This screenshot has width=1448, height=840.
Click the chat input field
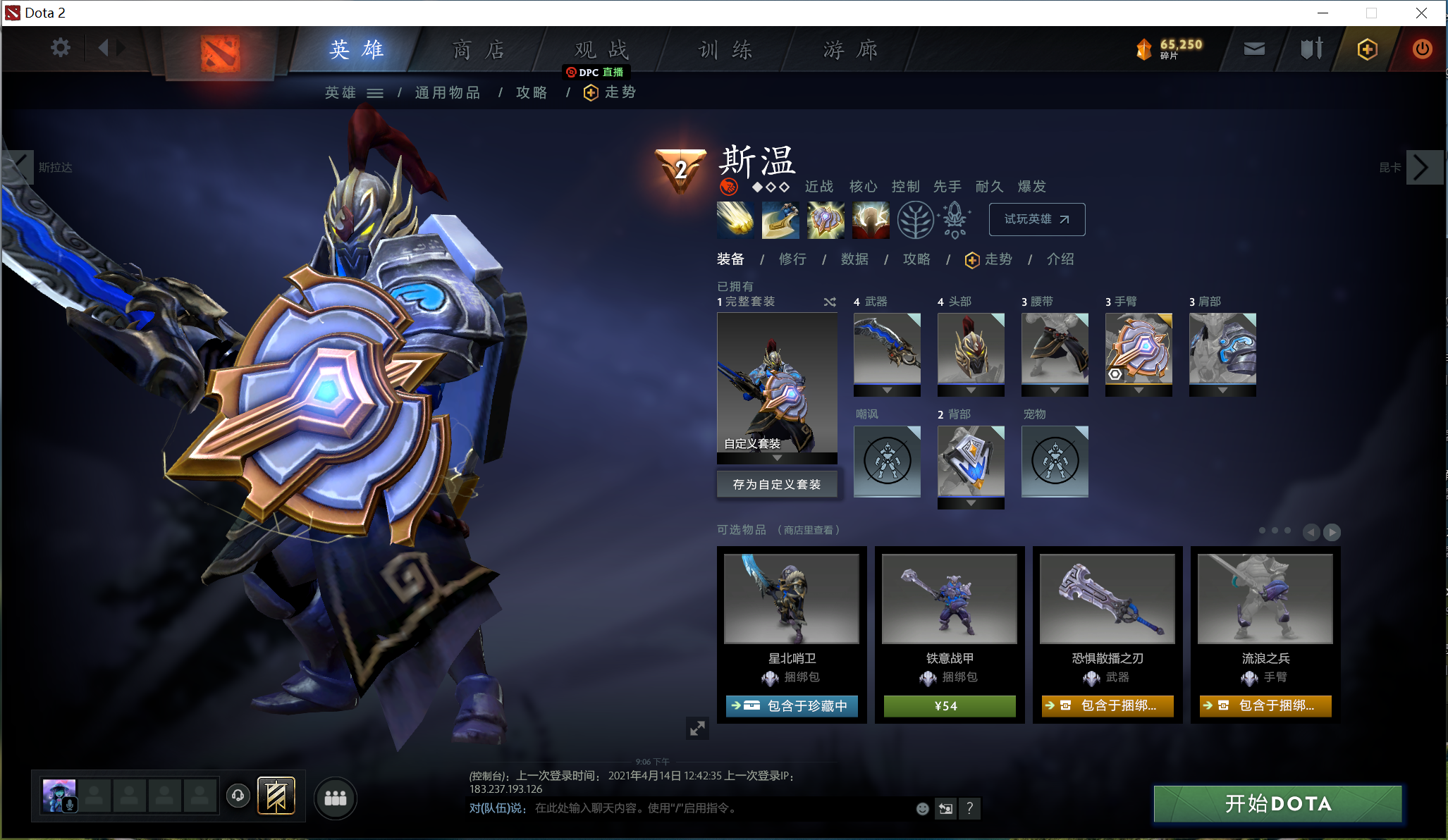coord(719,808)
